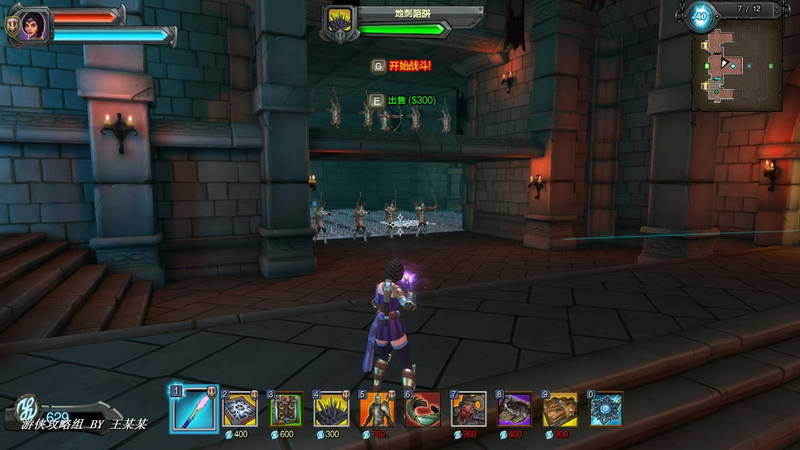Image resolution: width=800 pixels, height=450 pixels.
Task: Pick the purple-bordered trap in slot 8
Action: pos(515,409)
